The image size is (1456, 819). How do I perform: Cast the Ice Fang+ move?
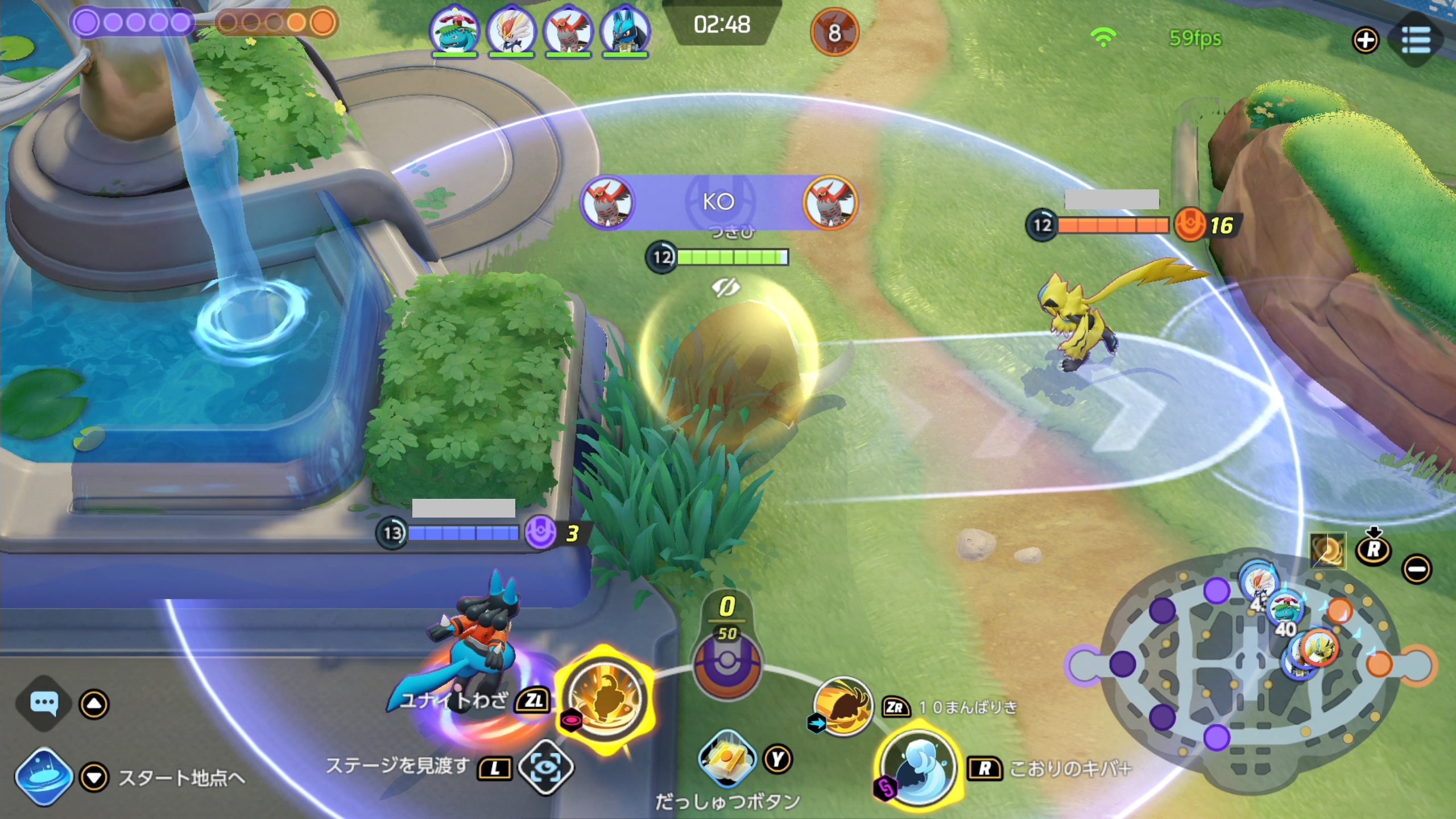pos(918,767)
